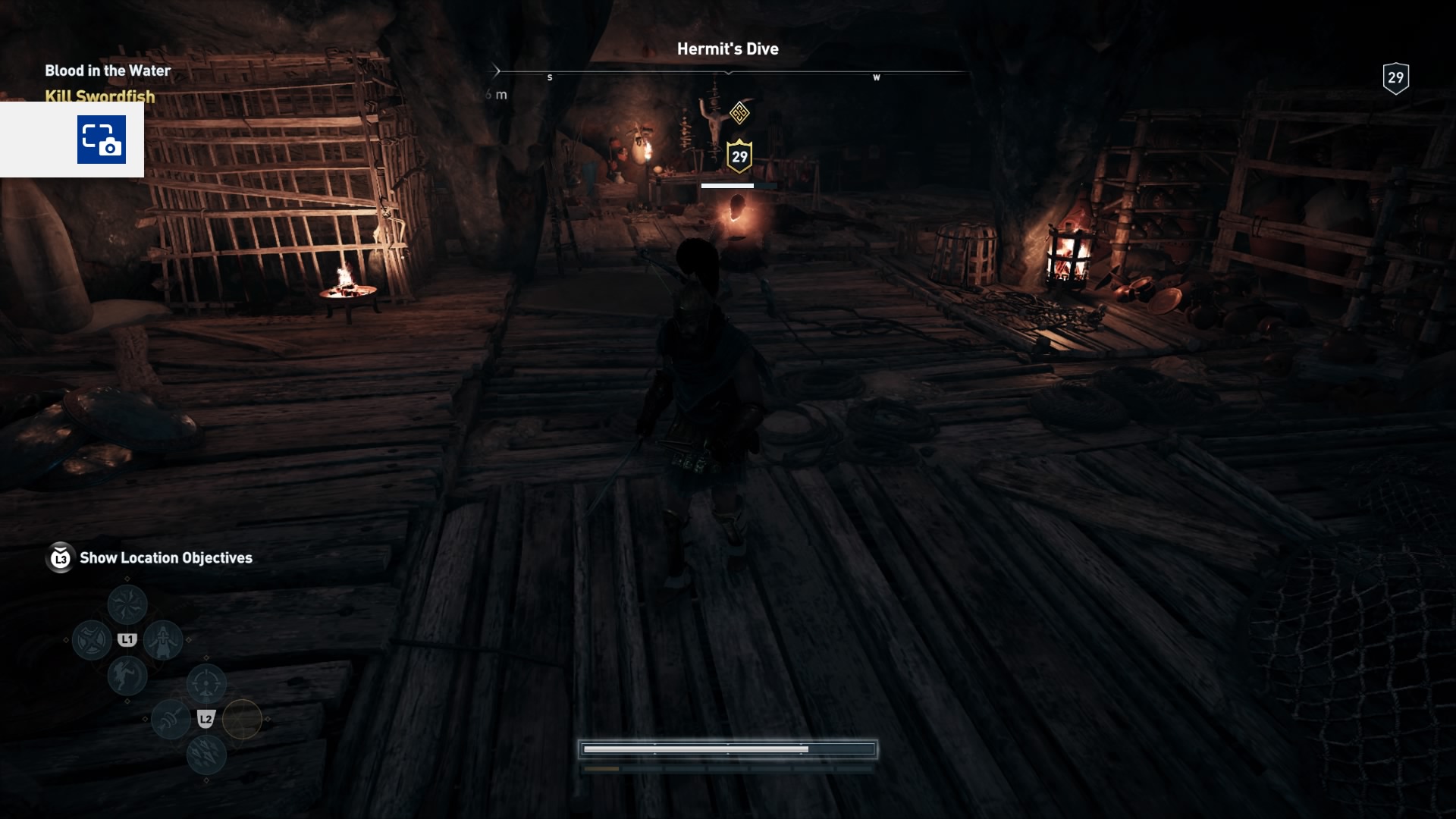Select the S direction marker on the compass
This screenshot has height=819, width=1456.
550,77
